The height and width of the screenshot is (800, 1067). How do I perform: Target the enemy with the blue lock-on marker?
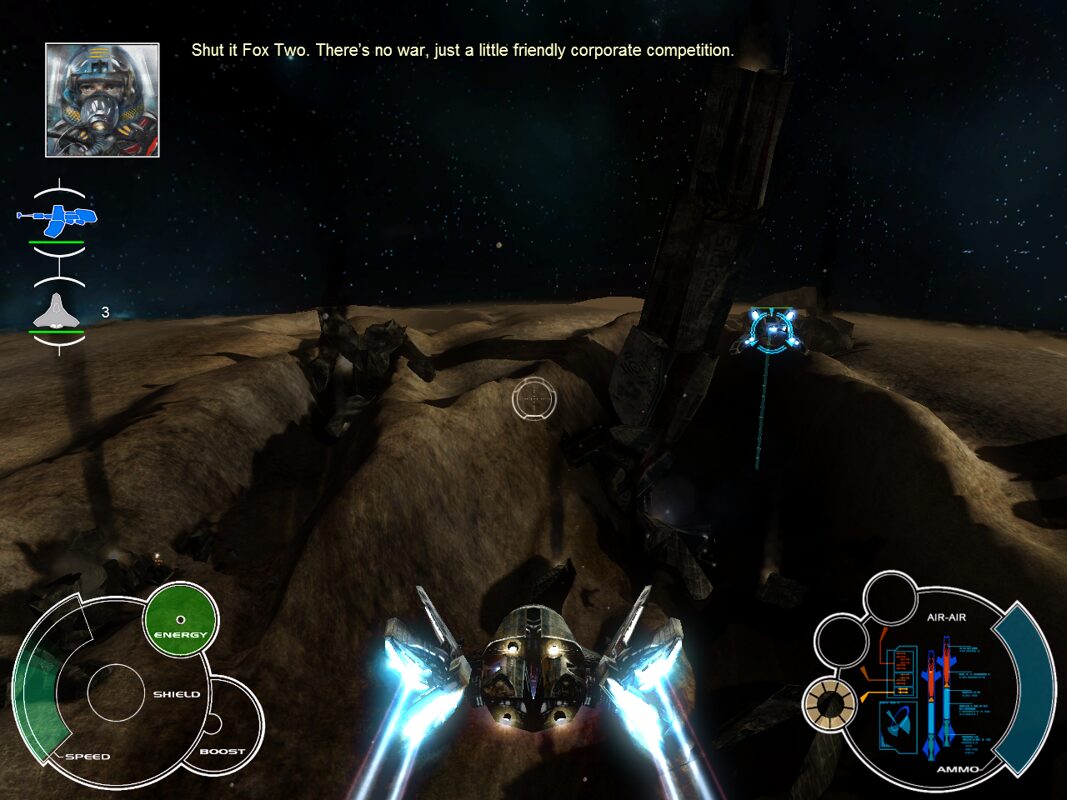(x=775, y=330)
